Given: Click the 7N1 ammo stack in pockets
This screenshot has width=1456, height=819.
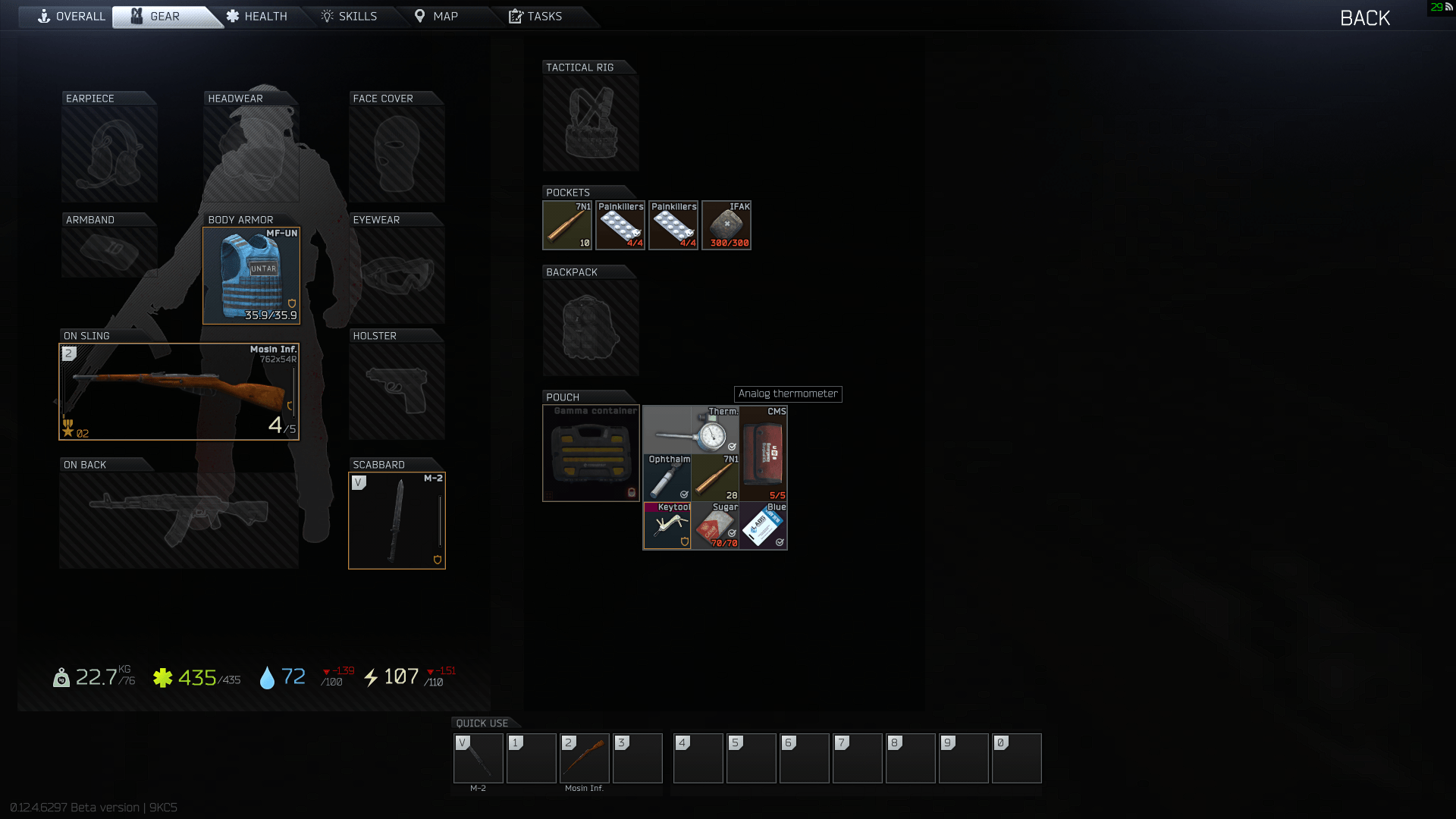Looking at the screenshot, I should click(566, 224).
